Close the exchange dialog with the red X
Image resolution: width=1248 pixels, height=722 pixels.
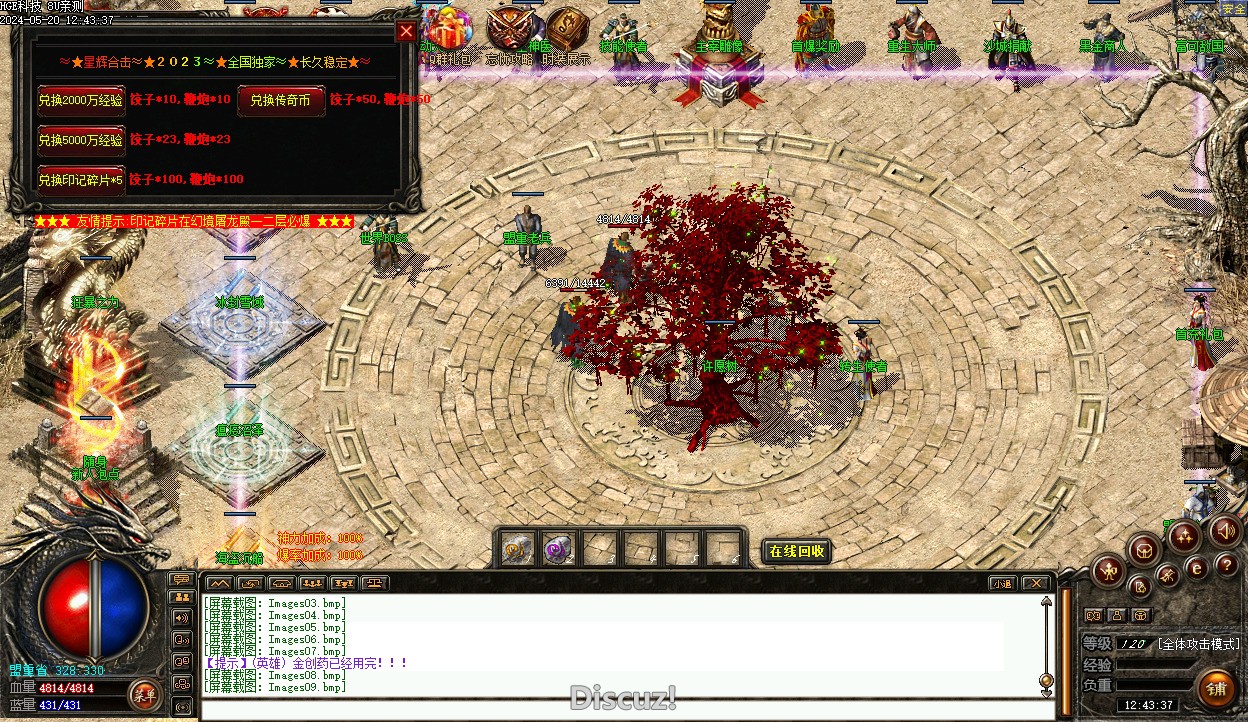[406, 31]
